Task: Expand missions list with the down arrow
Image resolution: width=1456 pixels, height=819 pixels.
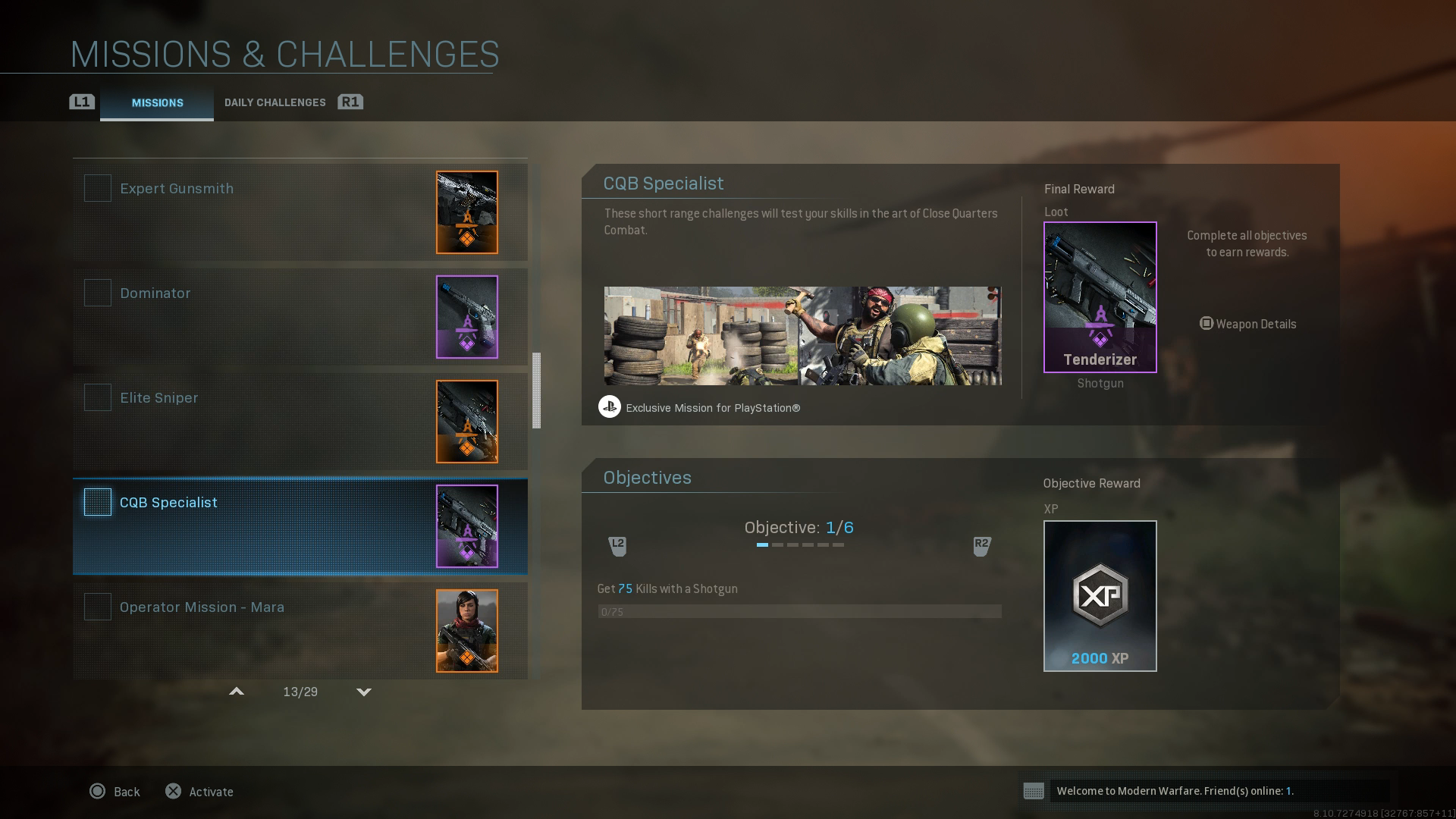Action: [364, 692]
